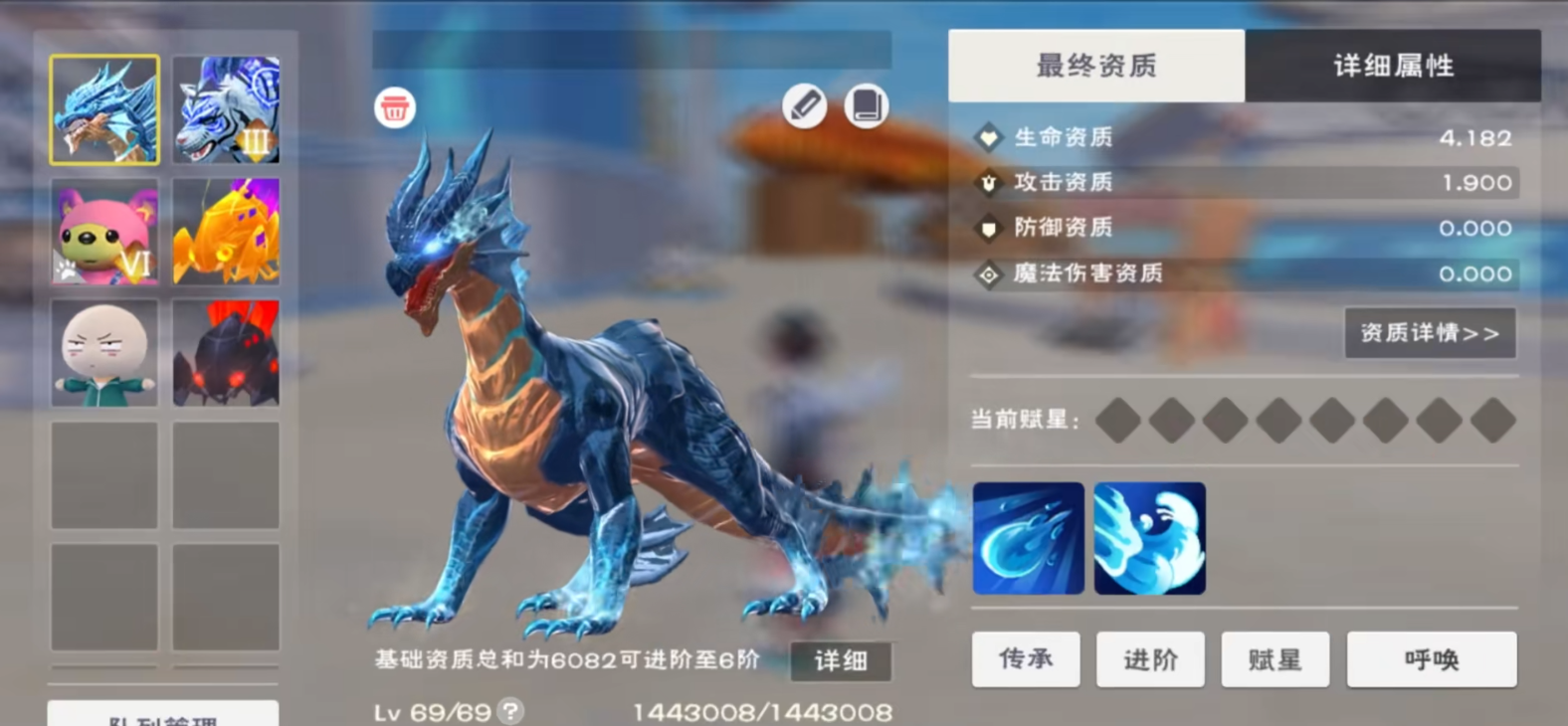Switch to the 最终资质 tab
Screen dimensions: 1568x726
[x=1096, y=66]
